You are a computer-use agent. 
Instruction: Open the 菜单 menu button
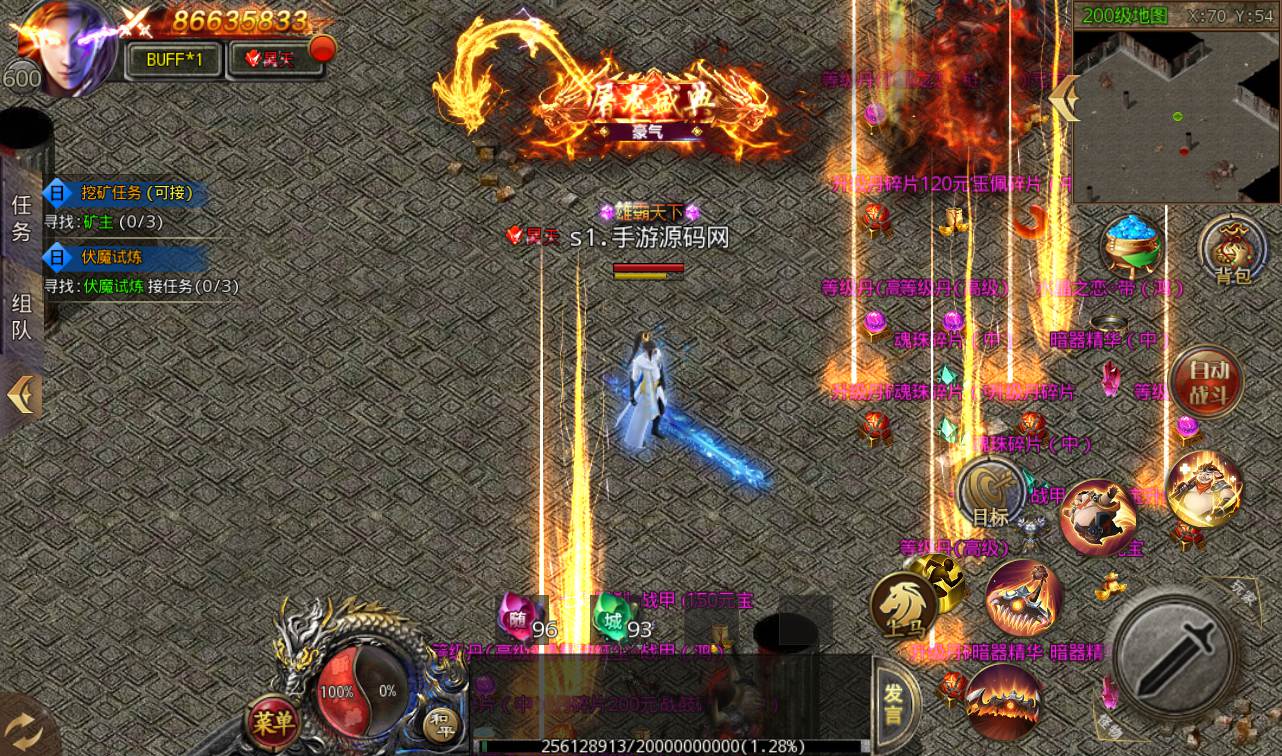click(272, 720)
